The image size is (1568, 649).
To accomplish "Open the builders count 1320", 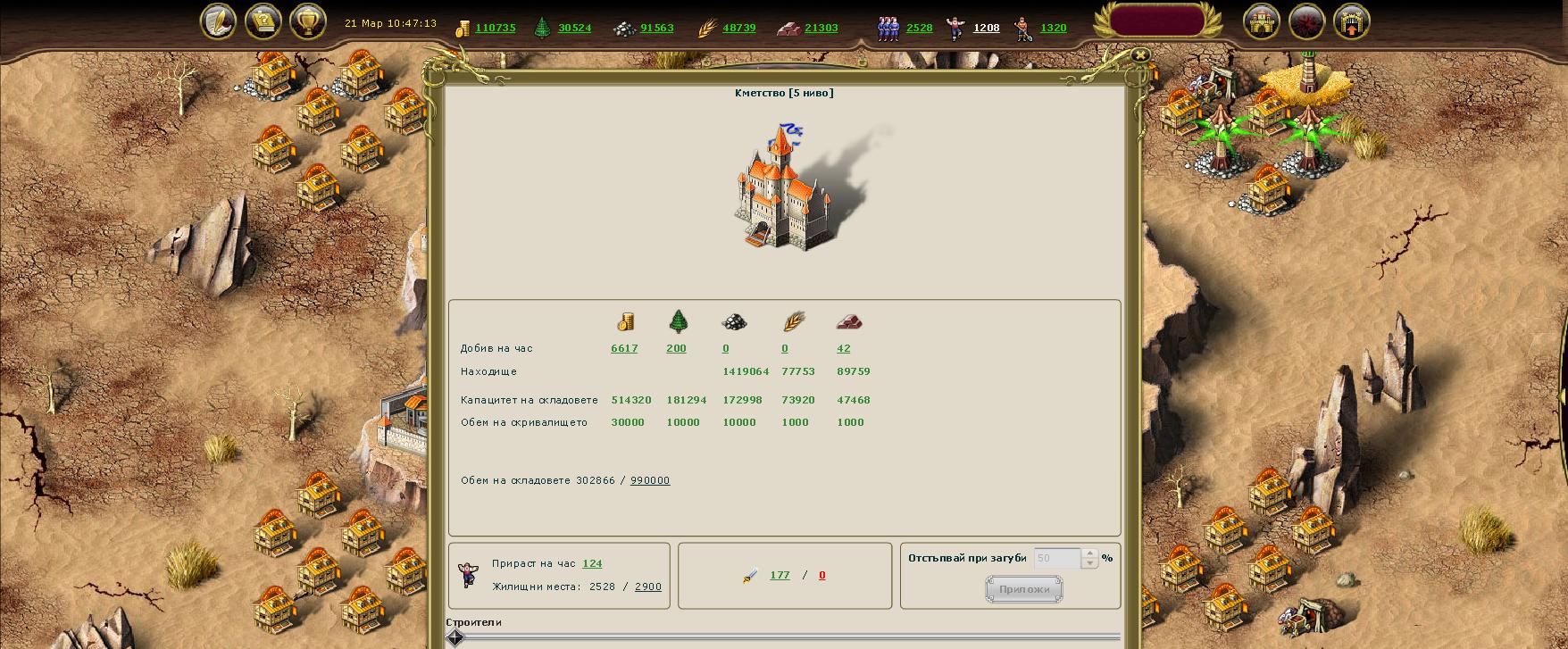I will pyautogui.click(x=1053, y=28).
